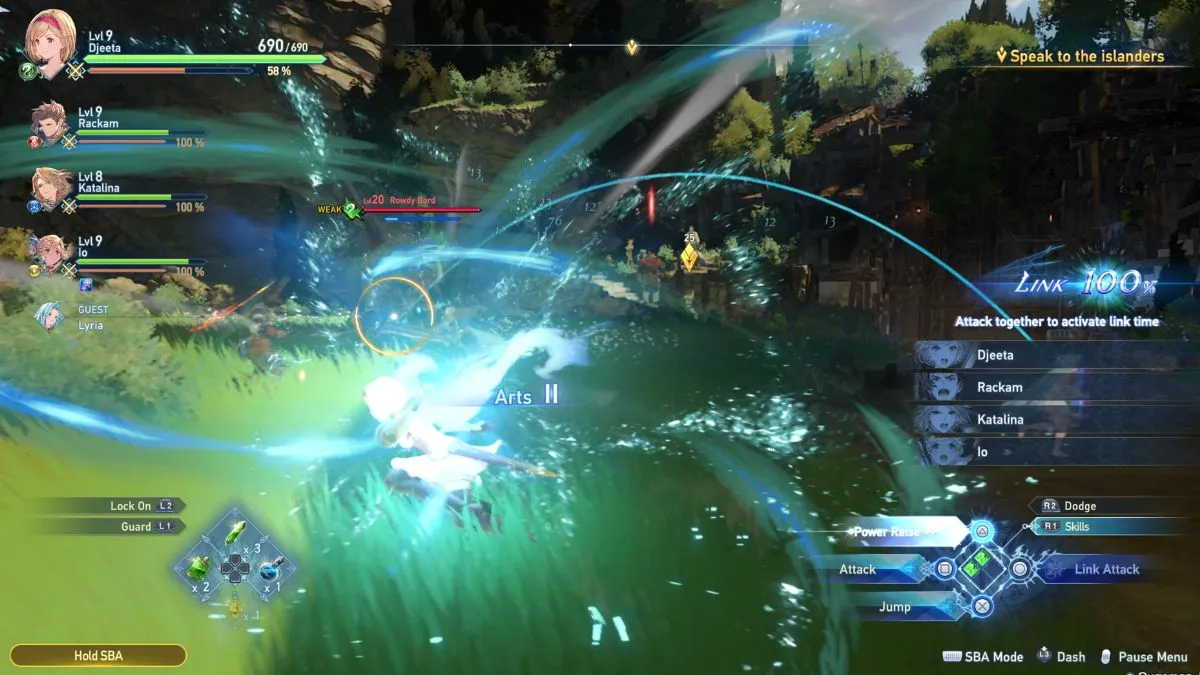Select Rackam's party portrait
This screenshot has width=1200, height=675.
(51, 125)
